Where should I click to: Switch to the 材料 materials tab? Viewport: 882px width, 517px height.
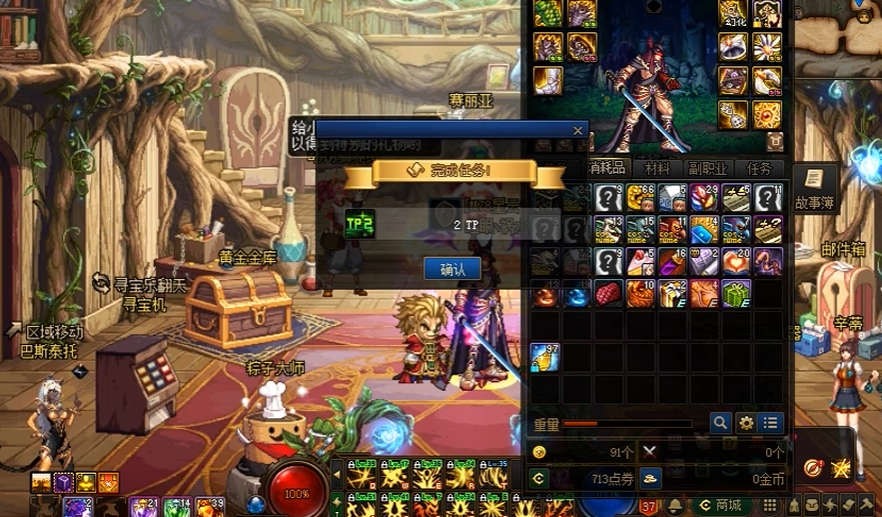pyautogui.click(x=657, y=168)
